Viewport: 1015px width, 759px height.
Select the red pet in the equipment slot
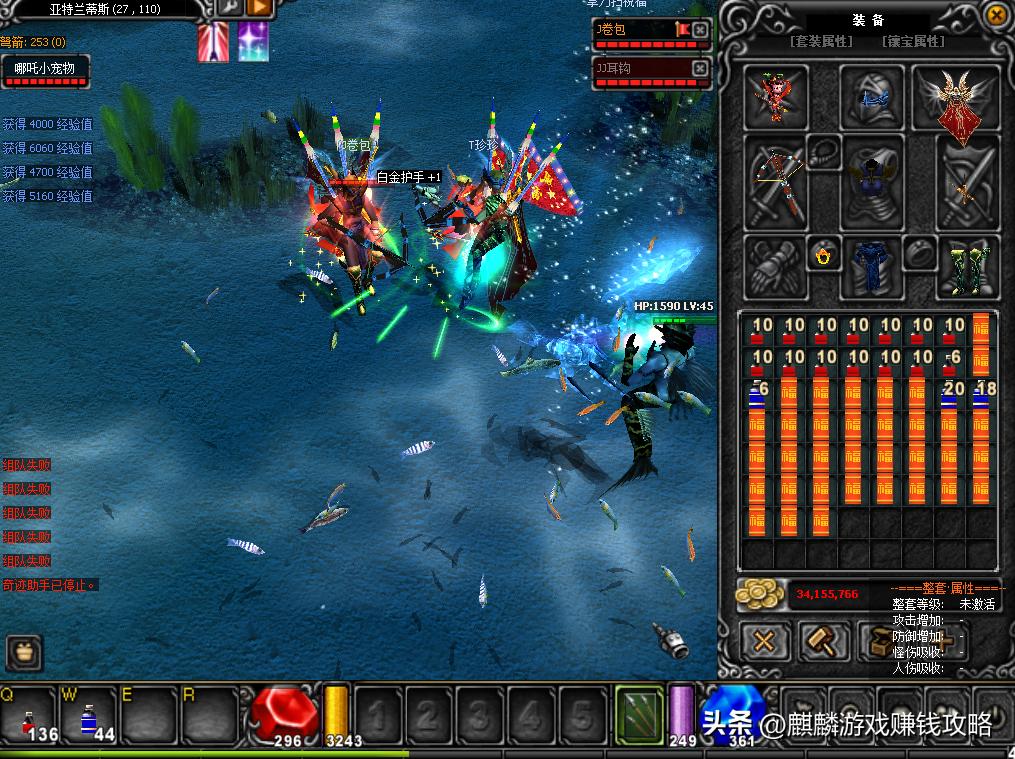tap(775, 97)
